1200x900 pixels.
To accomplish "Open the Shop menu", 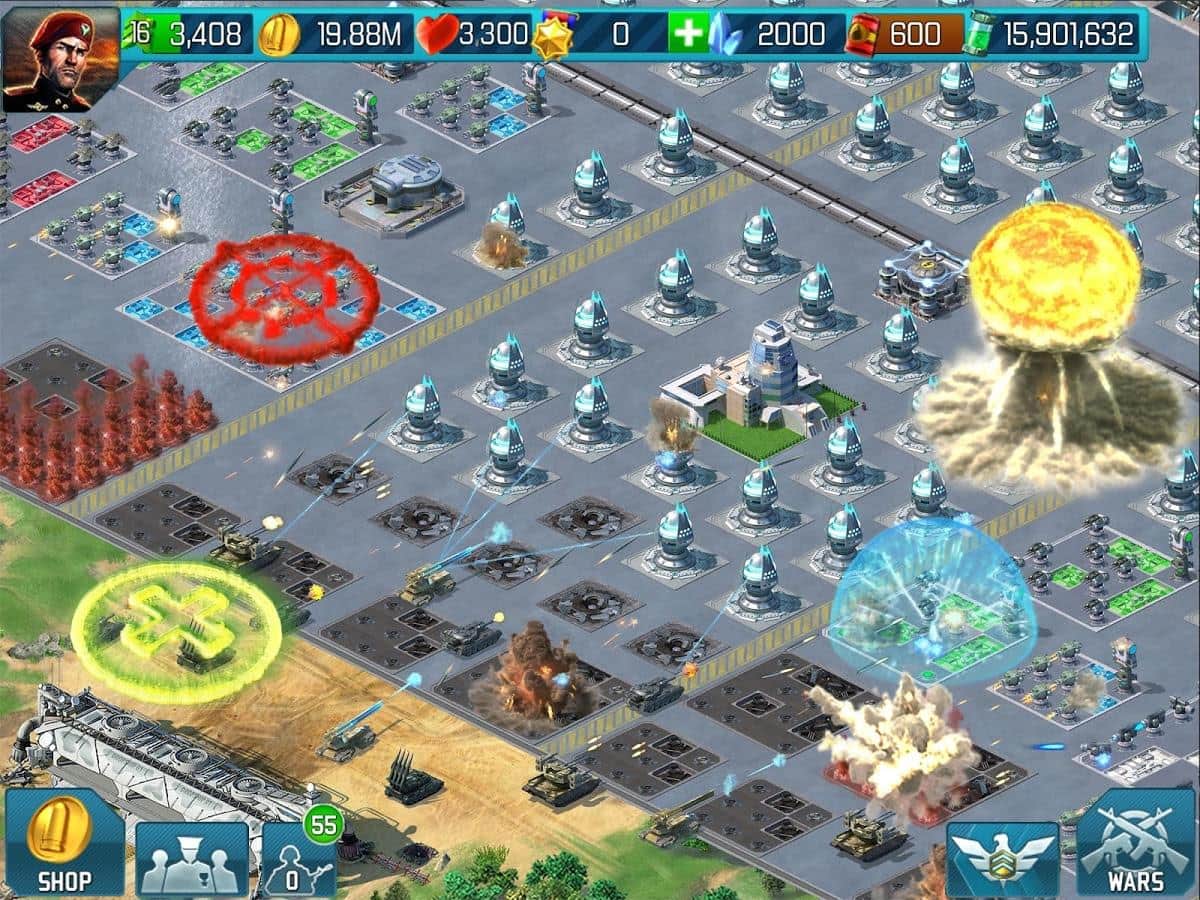I will 65,842.
